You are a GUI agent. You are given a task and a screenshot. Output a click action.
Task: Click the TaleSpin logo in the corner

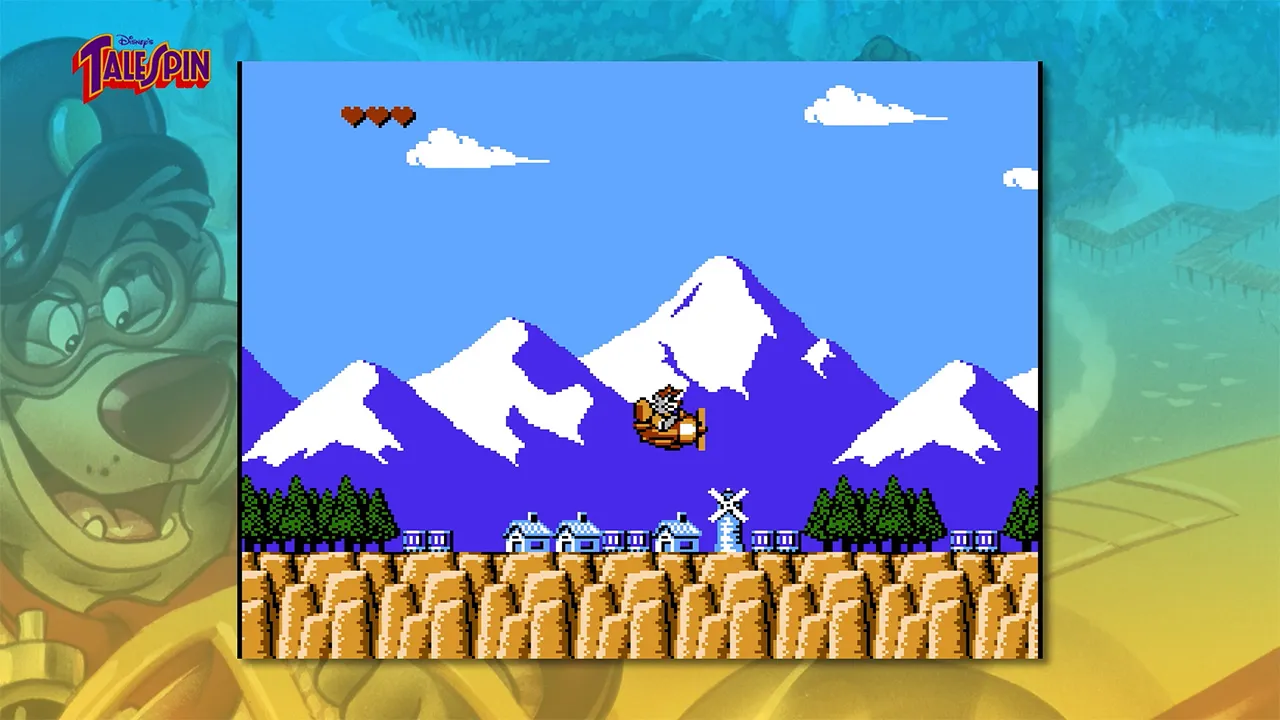tap(140, 65)
